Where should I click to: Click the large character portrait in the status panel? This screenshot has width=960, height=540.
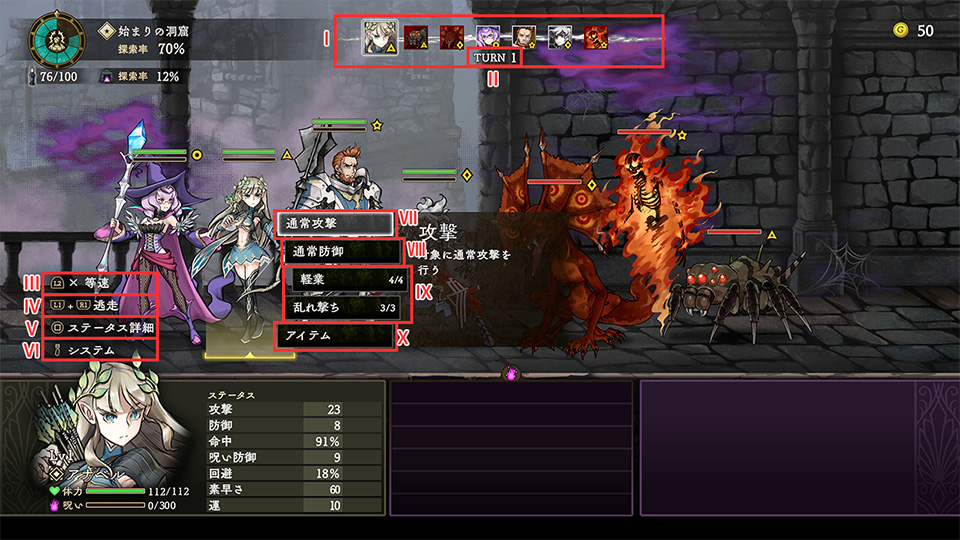110,432
